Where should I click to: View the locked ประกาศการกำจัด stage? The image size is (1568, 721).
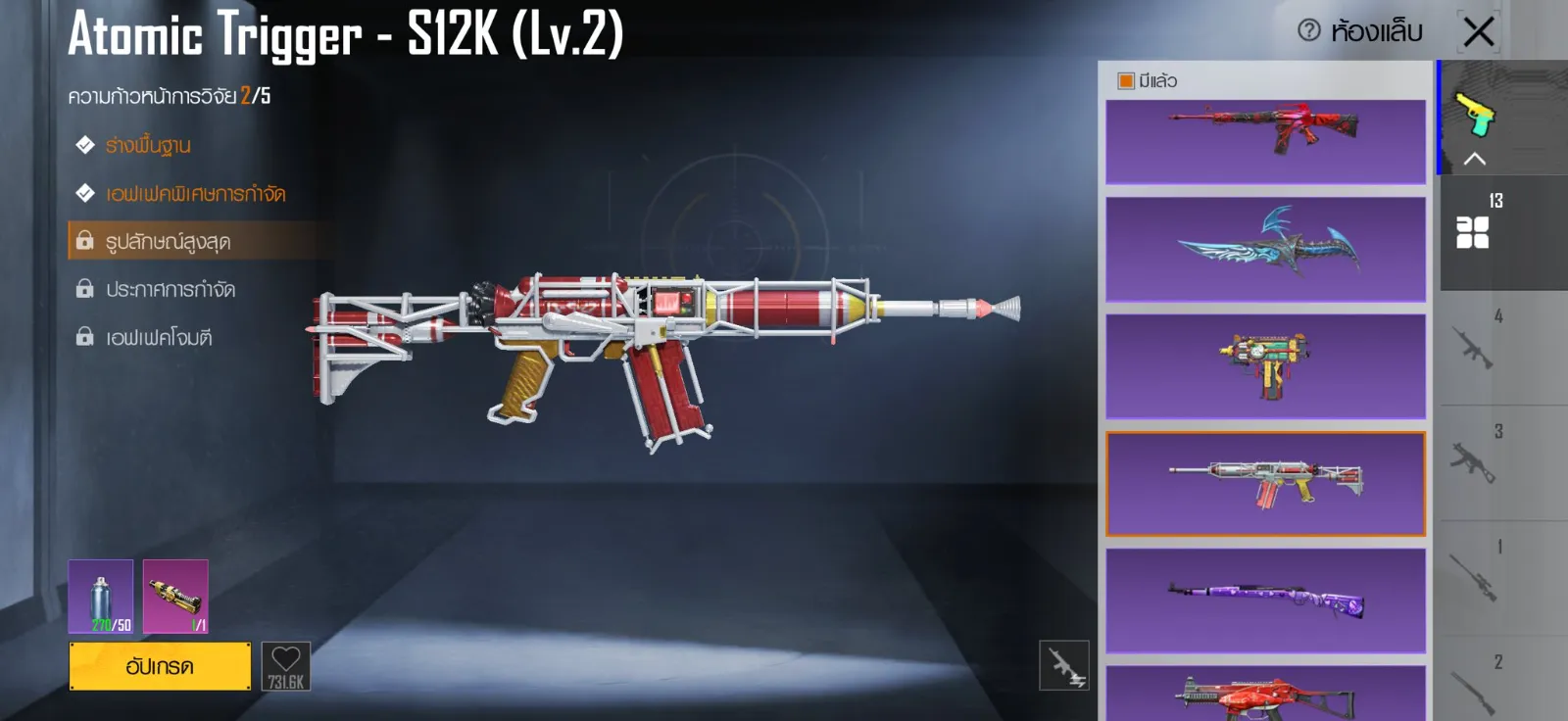[x=170, y=289]
